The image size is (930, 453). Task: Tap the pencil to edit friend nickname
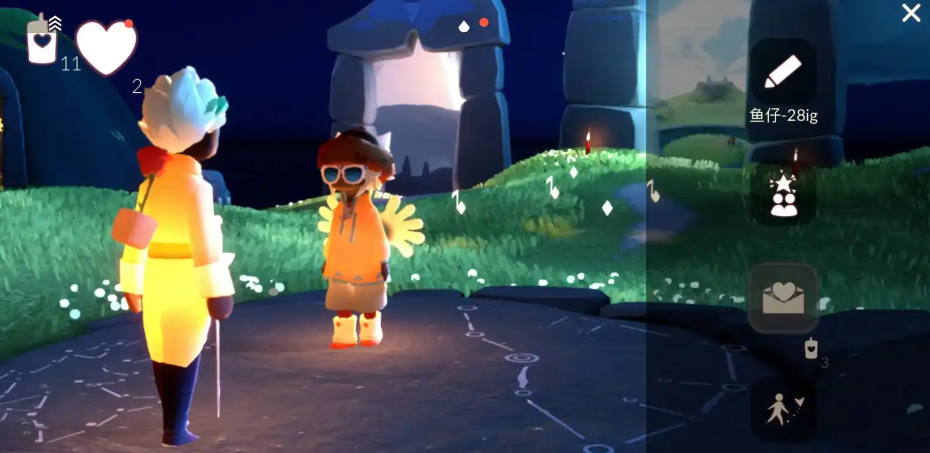pos(783,72)
